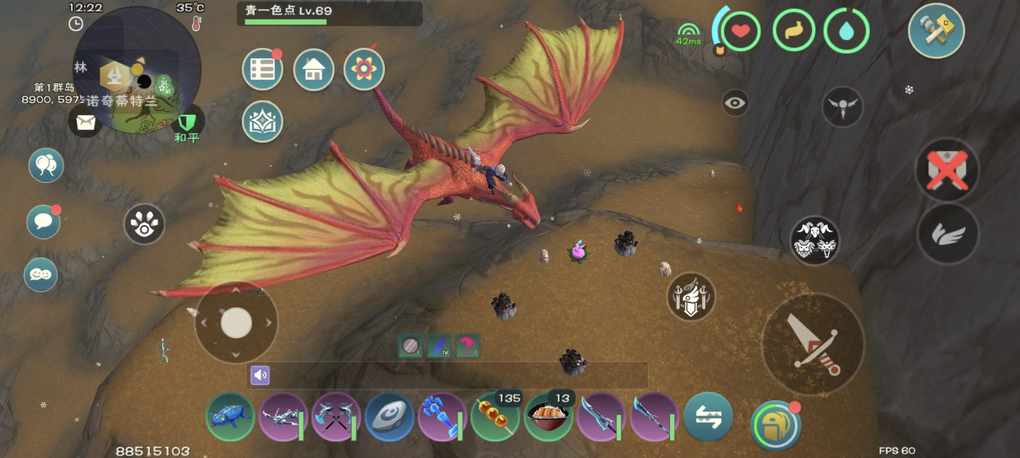Open the balloons social icon

[x=46, y=165]
